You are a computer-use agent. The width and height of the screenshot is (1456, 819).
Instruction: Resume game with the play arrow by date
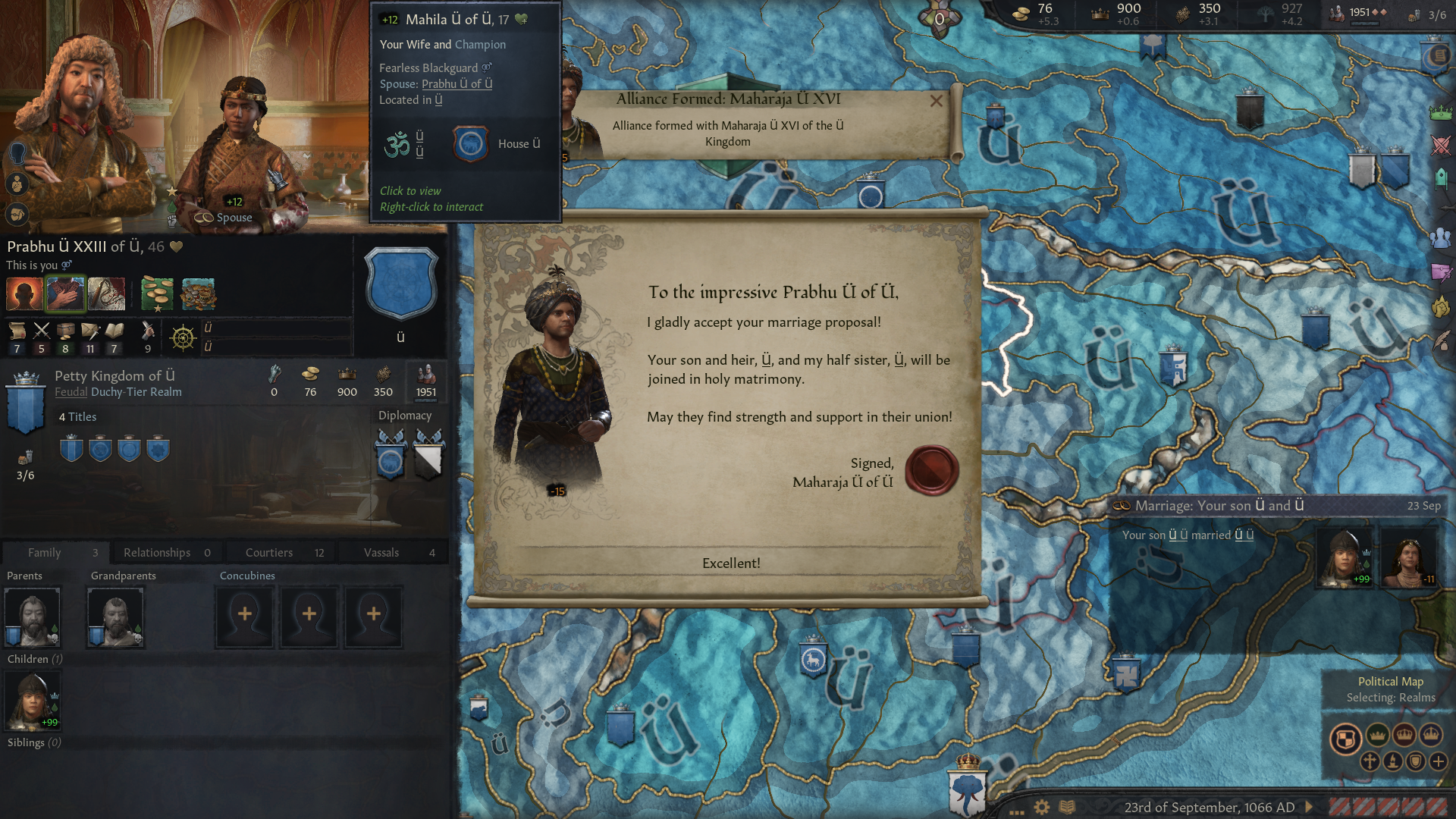pyautogui.click(x=1309, y=807)
